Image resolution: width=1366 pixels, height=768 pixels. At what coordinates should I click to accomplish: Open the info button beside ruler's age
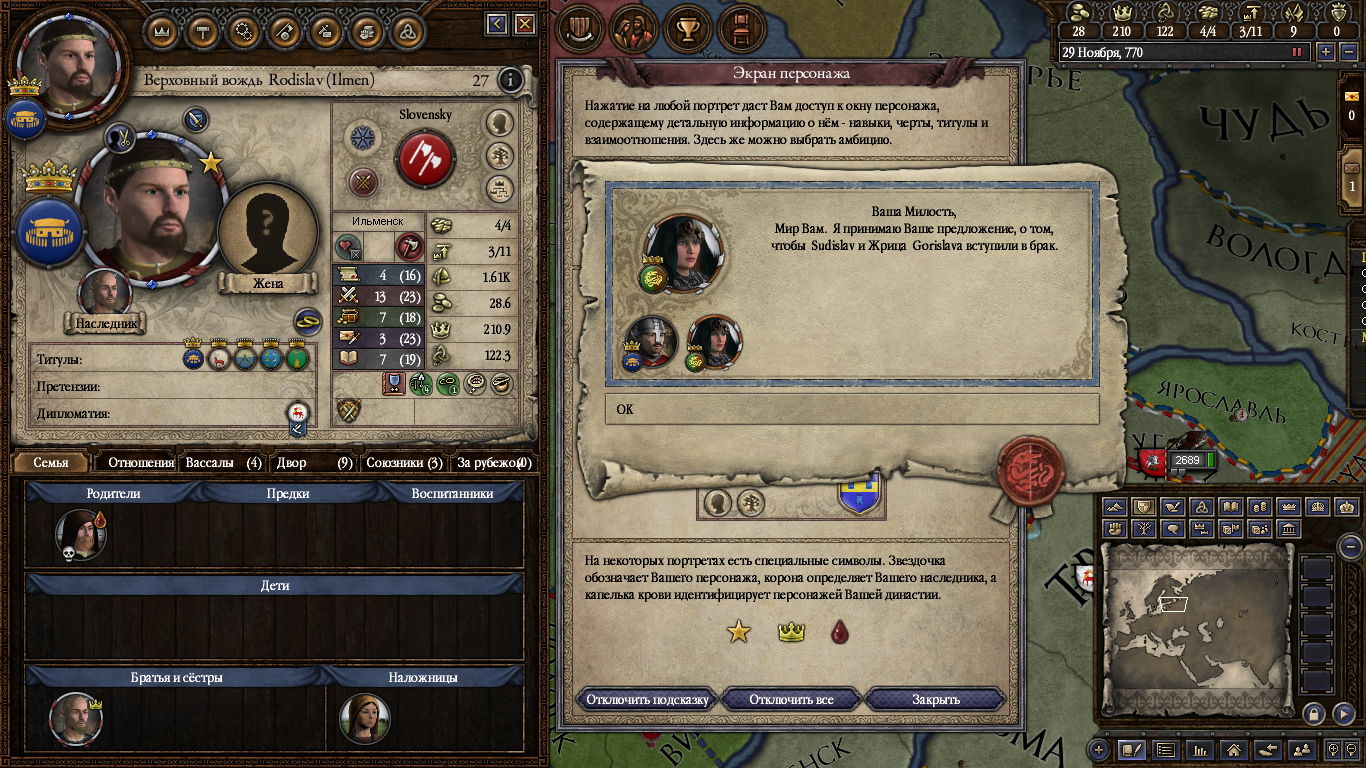pos(510,80)
